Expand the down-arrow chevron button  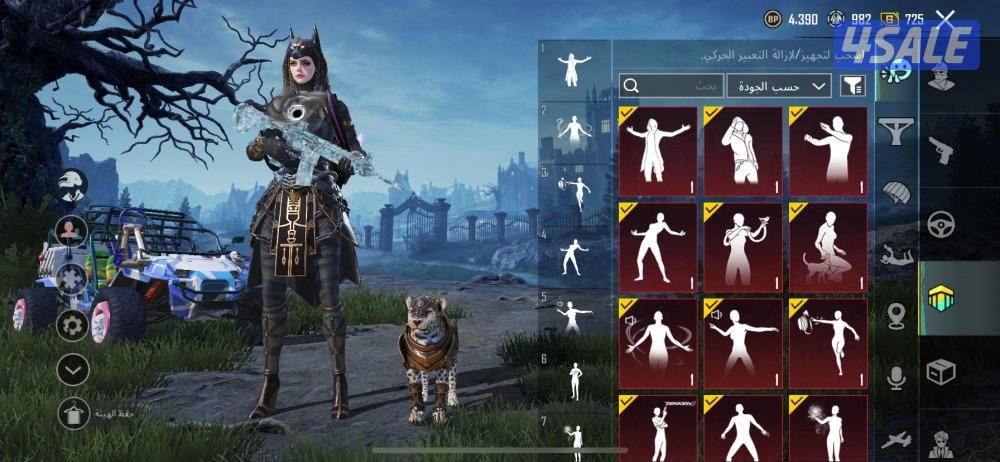point(71,368)
